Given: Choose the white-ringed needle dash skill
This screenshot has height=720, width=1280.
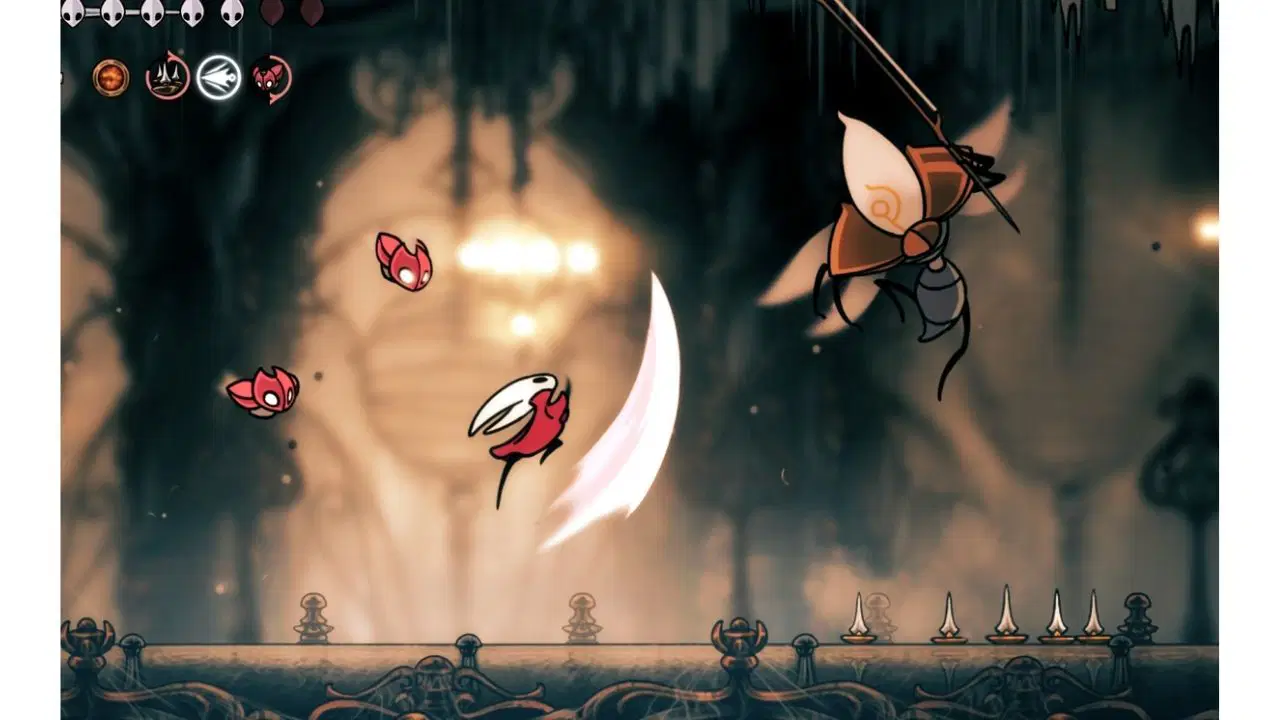Looking at the screenshot, I should coord(218,77).
